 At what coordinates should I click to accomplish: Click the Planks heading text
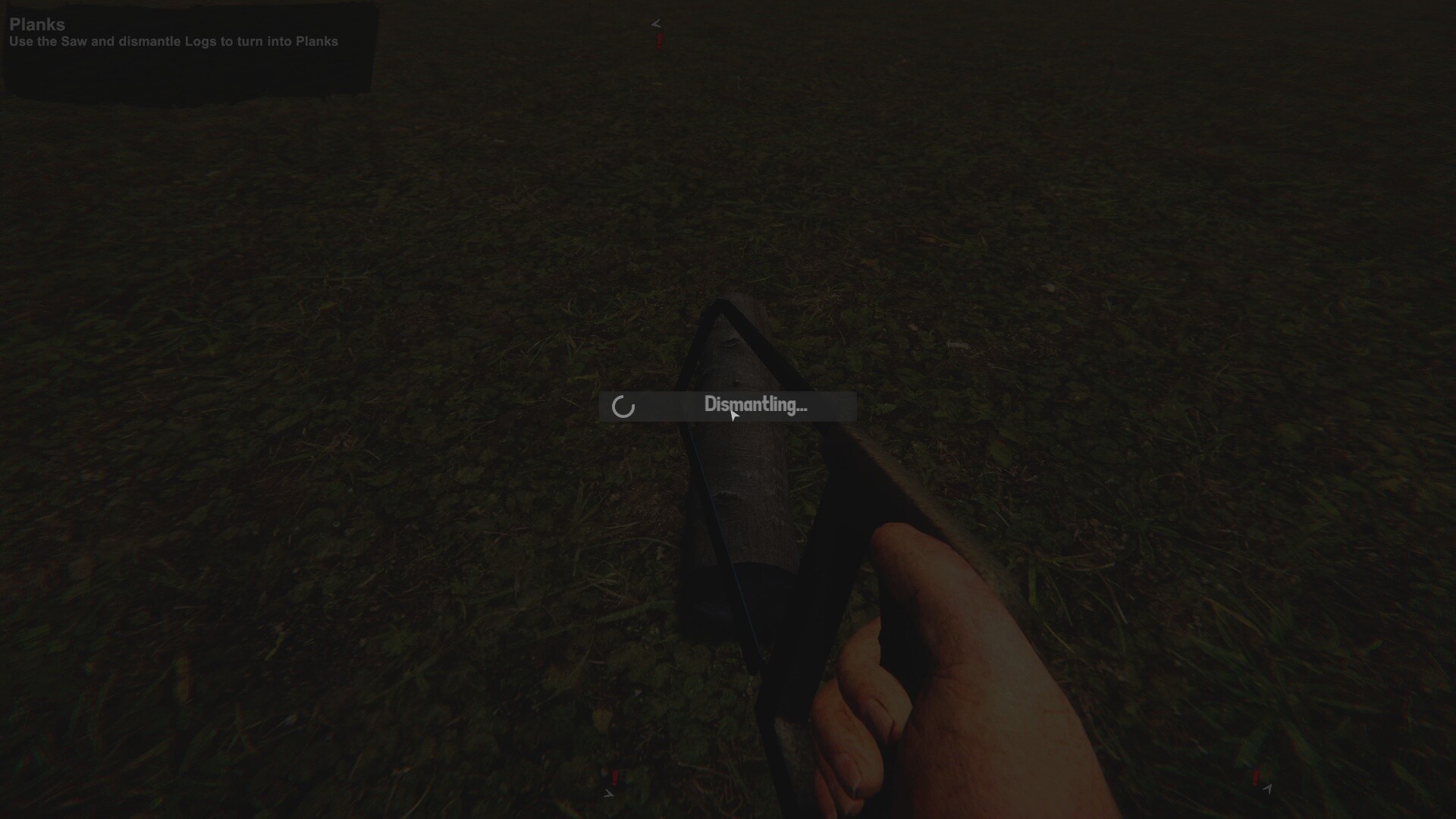[36, 24]
